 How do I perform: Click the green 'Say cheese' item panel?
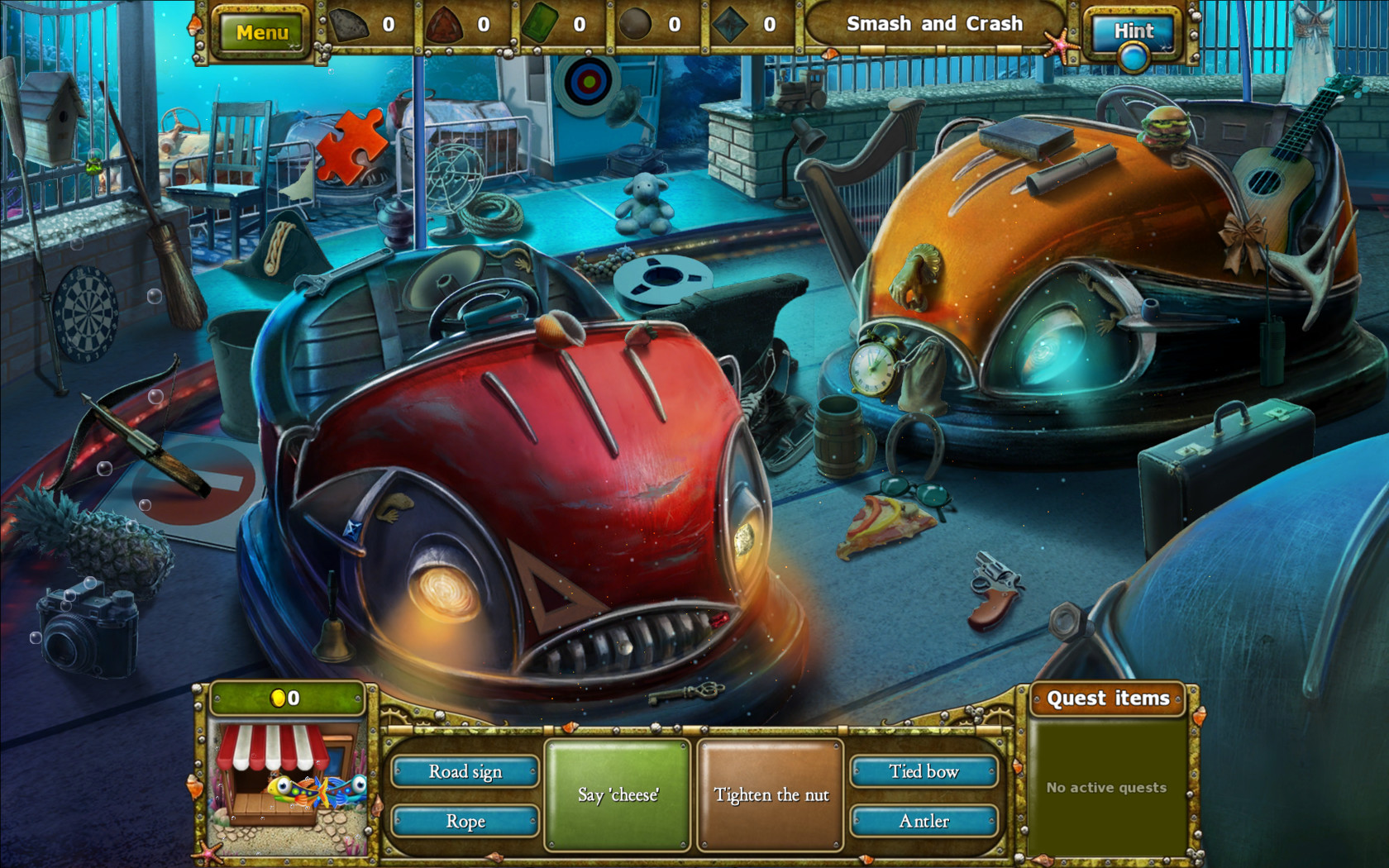pos(618,794)
